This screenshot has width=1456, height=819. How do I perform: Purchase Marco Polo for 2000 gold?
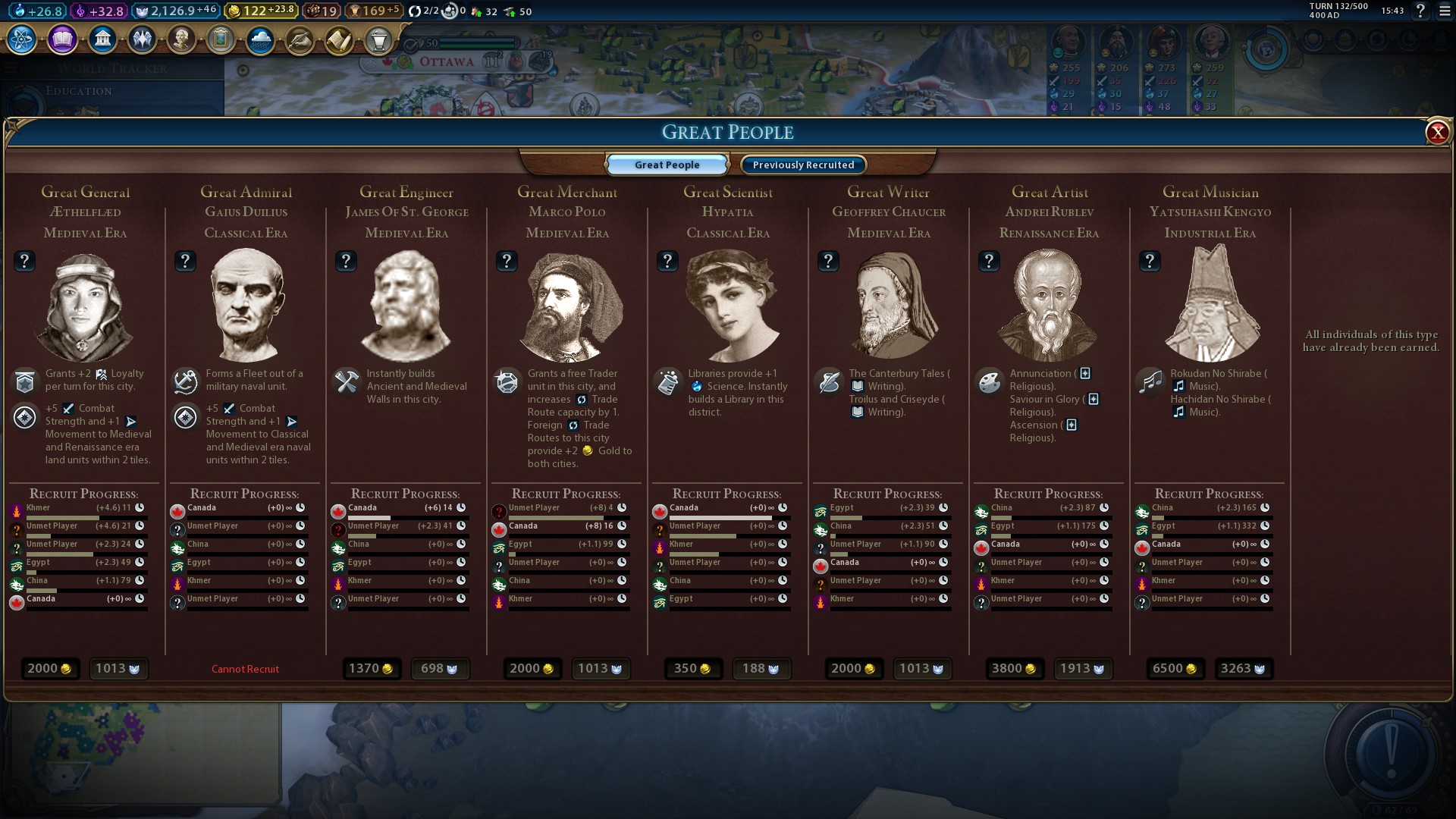pos(532,668)
